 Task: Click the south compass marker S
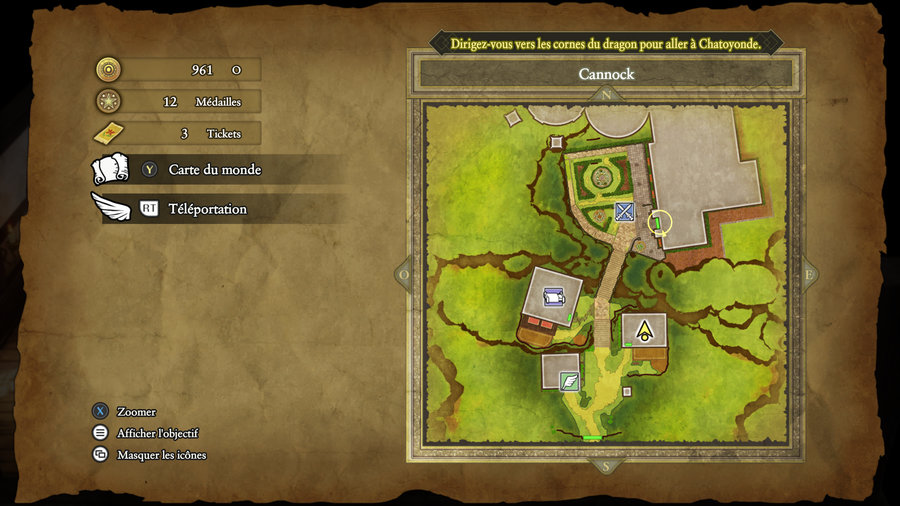[604, 465]
